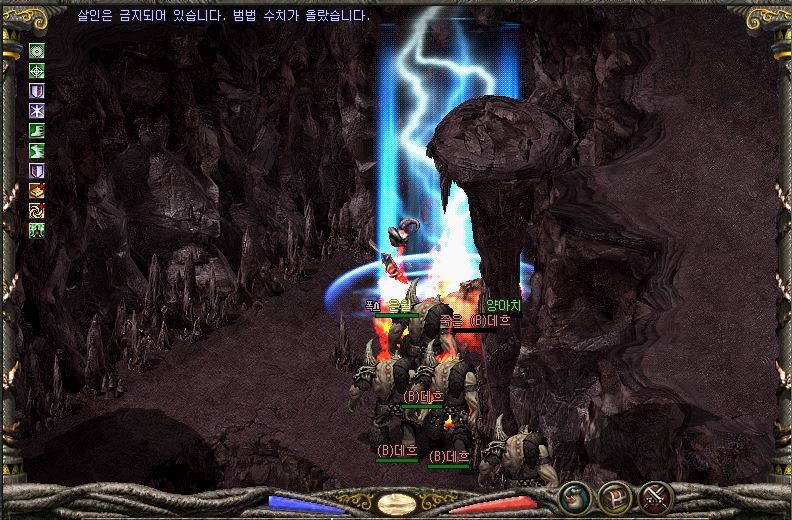
Task: Select the green humanoid figure buff icon
Action: click(x=37, y=230)
